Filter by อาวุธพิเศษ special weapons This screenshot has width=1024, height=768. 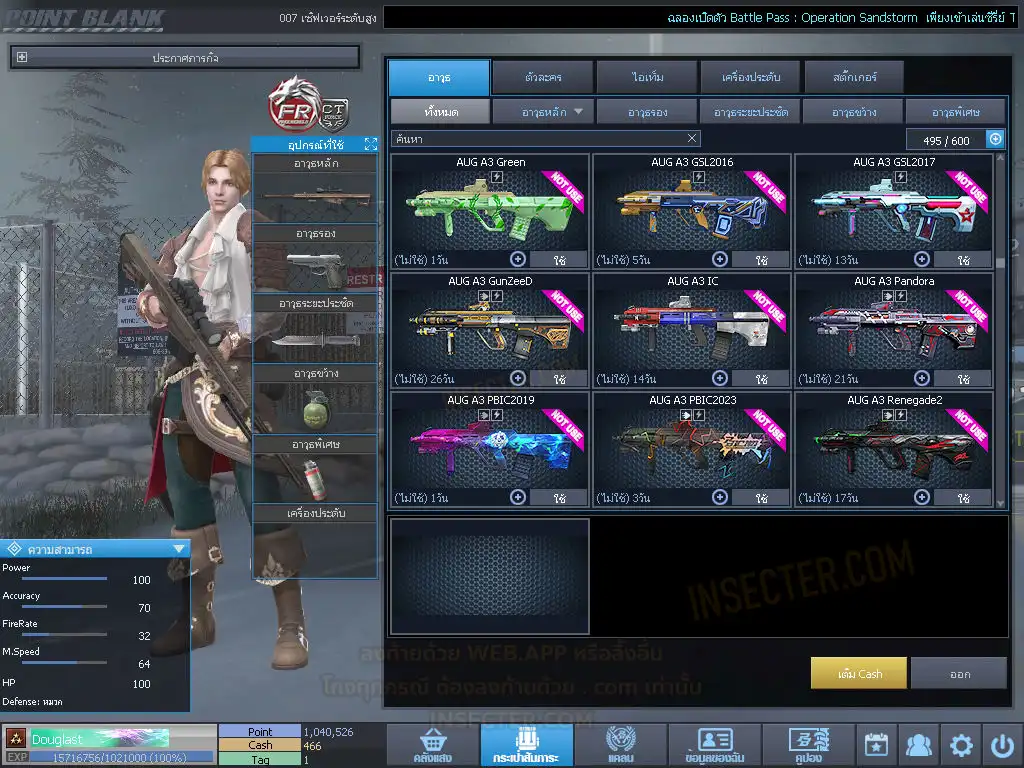click(x=955, y=112)
